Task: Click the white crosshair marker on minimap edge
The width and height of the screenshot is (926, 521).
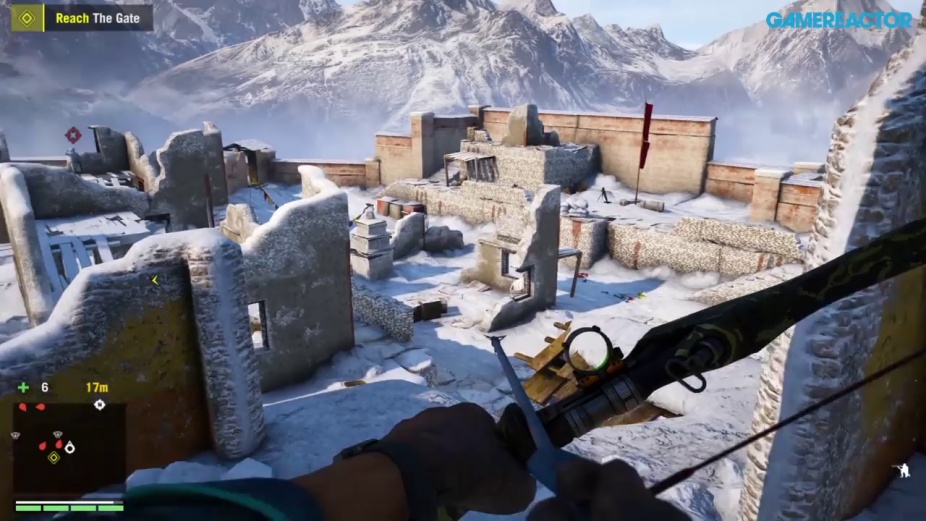Action: tap(99, 405)
